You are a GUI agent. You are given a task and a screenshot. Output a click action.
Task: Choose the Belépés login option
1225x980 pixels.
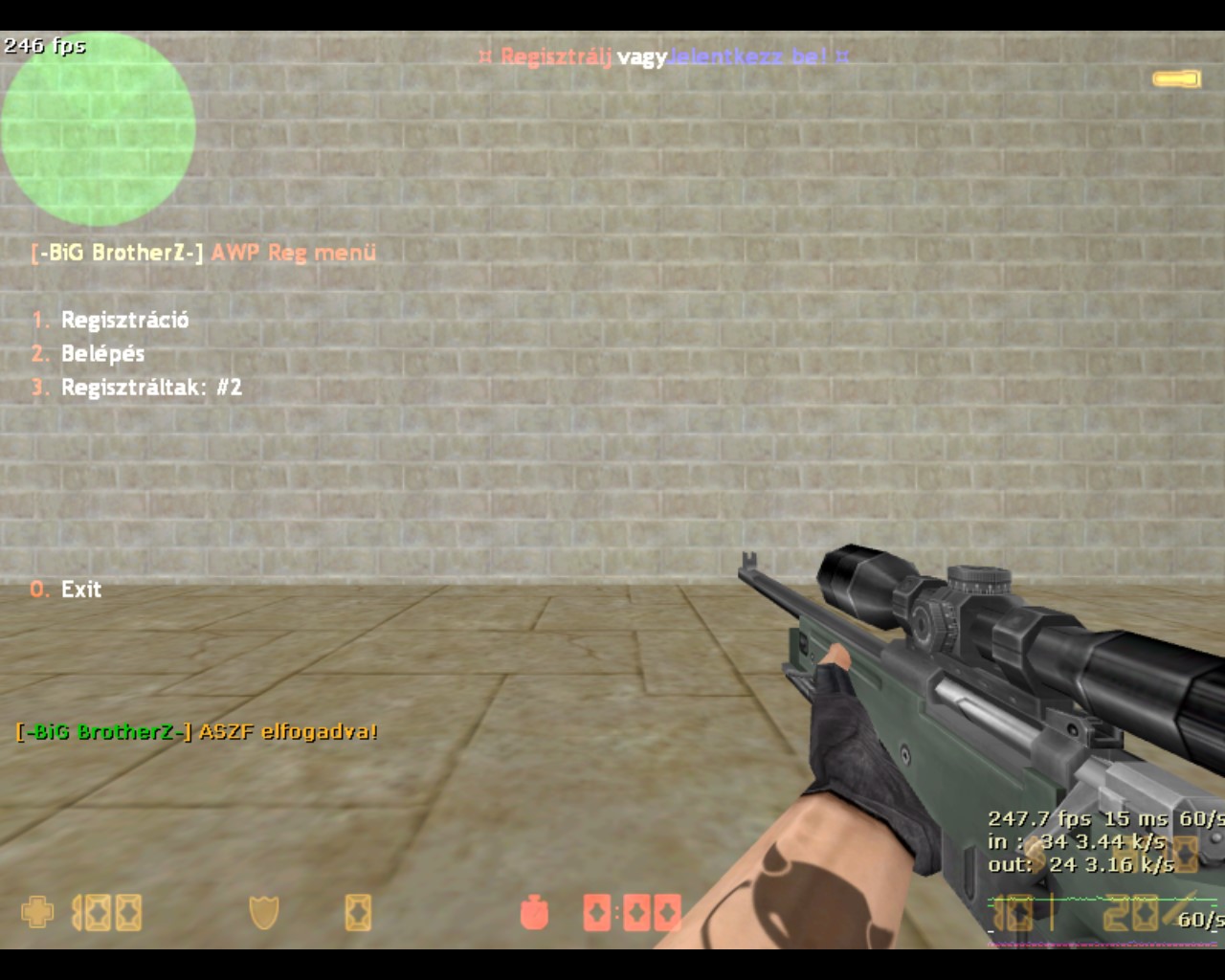click(x=102, y=354)
